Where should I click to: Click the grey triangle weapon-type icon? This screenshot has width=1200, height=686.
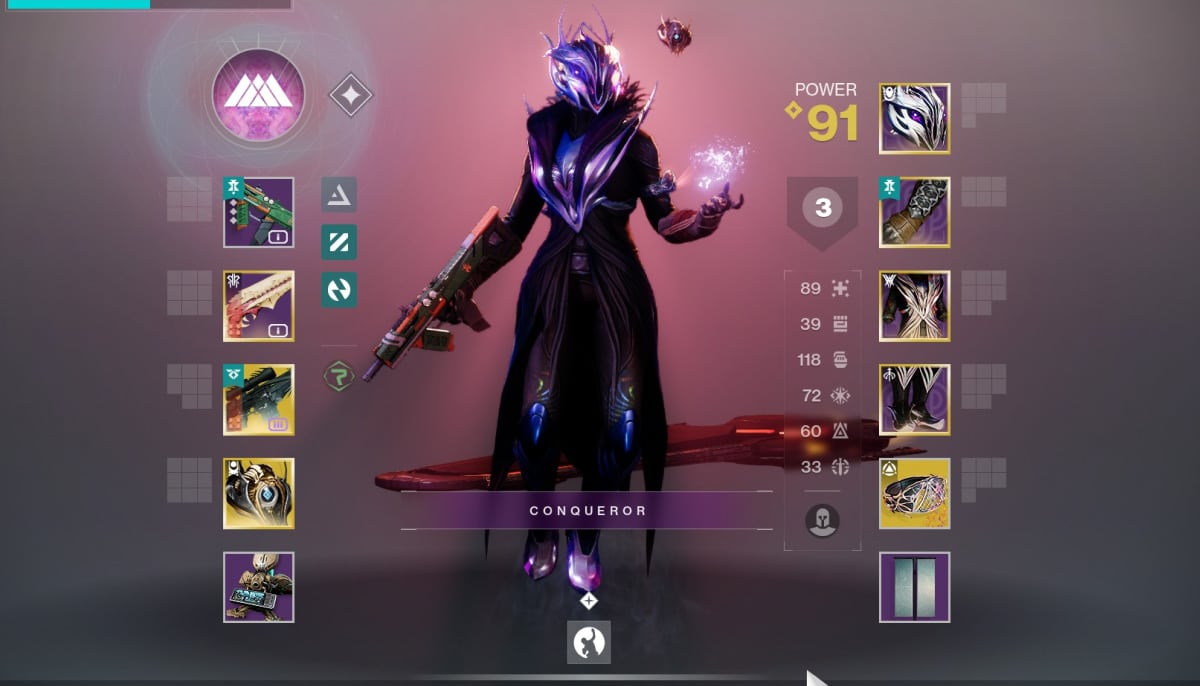[339, 195]
